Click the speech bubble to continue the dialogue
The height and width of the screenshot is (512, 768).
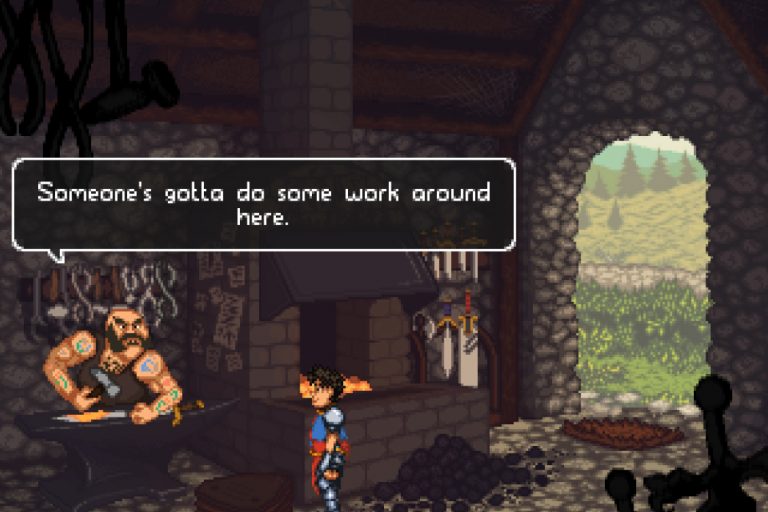(x=263, y=204)
